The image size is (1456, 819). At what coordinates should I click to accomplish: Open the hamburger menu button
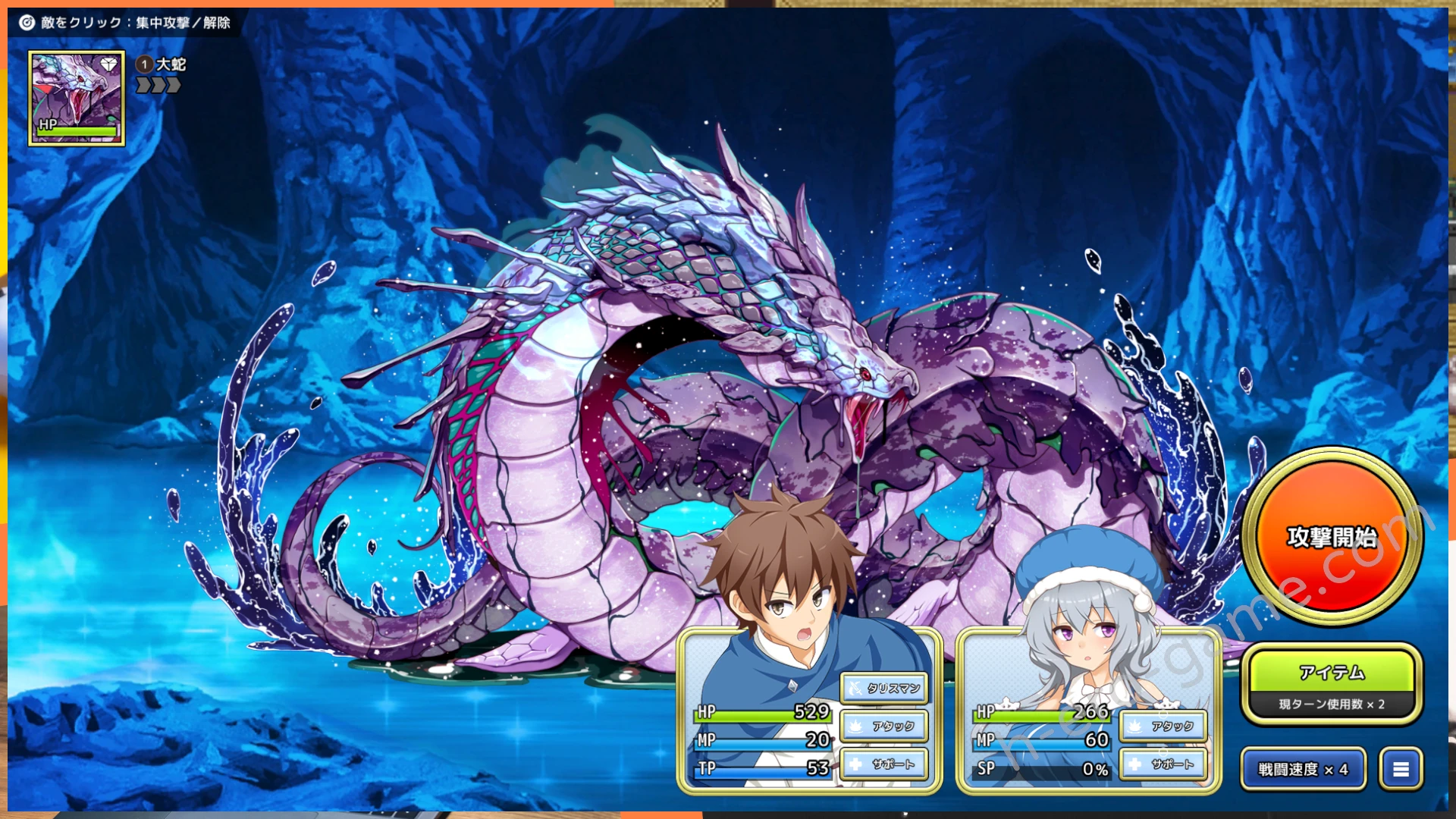pyautogui.click(x=1401, y=769)
